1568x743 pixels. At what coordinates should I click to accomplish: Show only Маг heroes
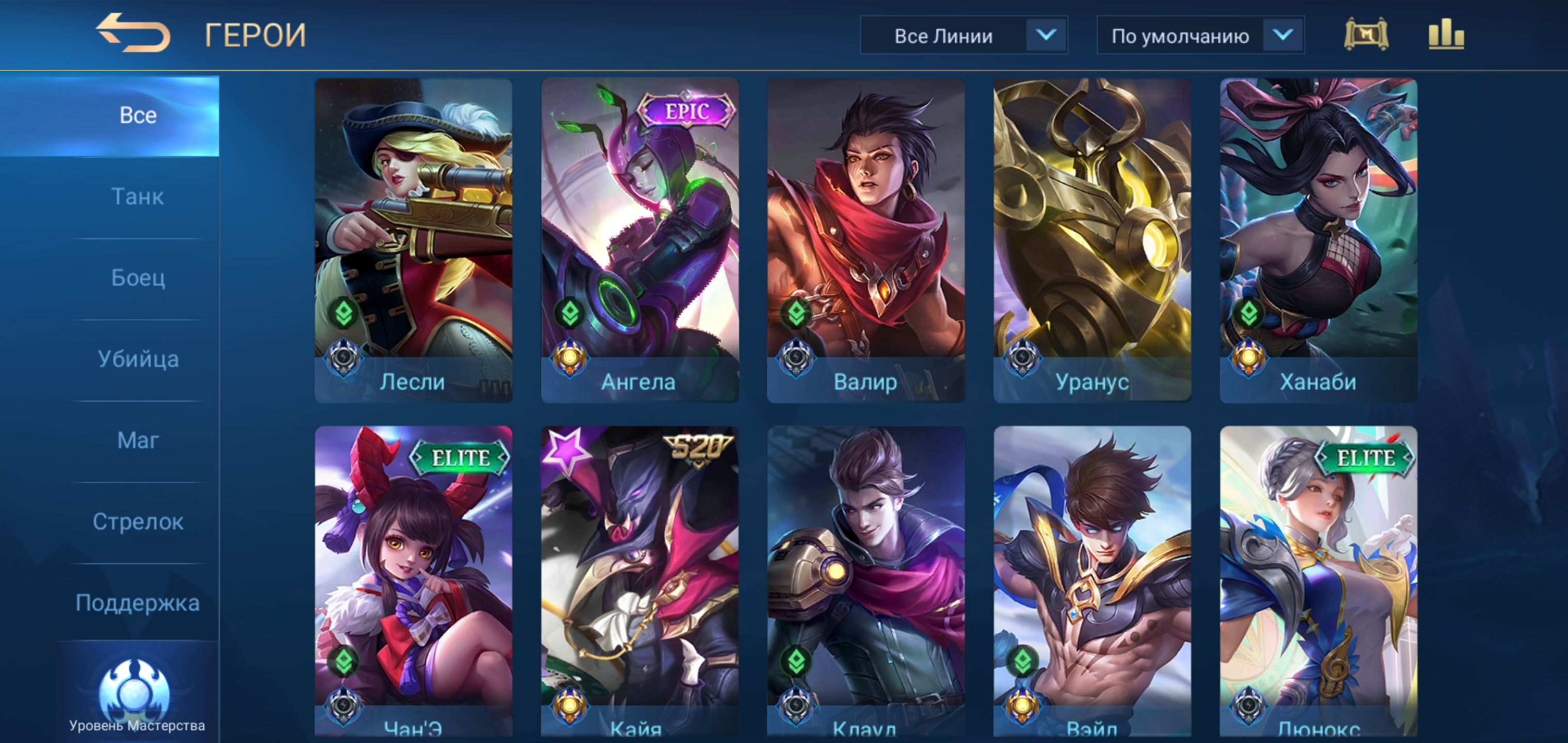(x=138, y=440)
